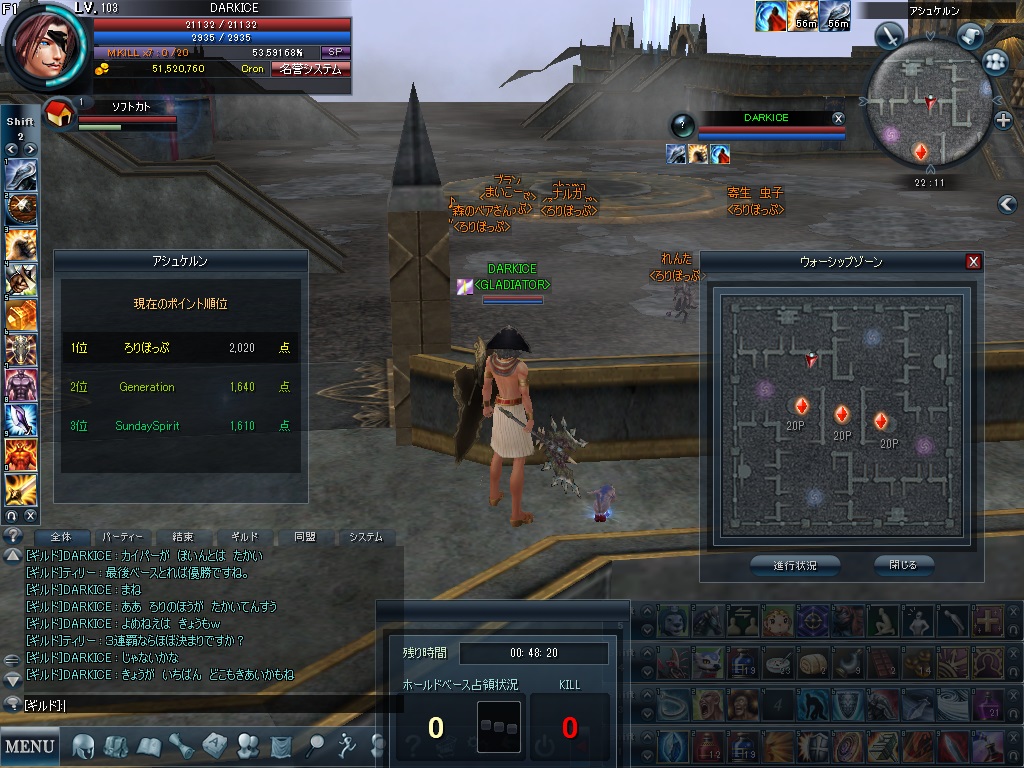Image resolution: width=1024 pixels, height=768 pixels.
Task: Close the ウォーシップゾーン map window
Action: click(x=973, y=262)
